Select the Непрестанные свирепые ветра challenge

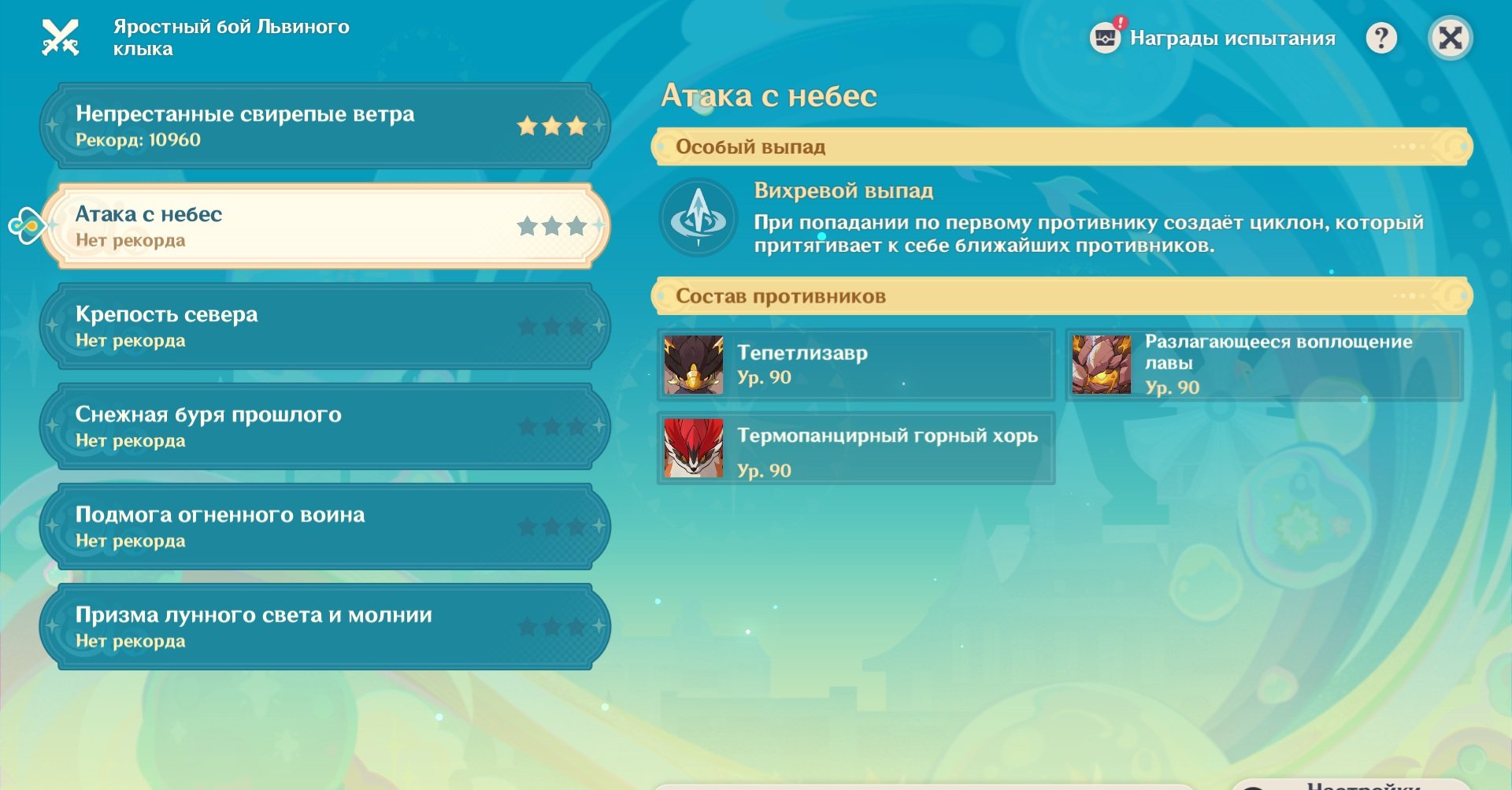(324, 126)
